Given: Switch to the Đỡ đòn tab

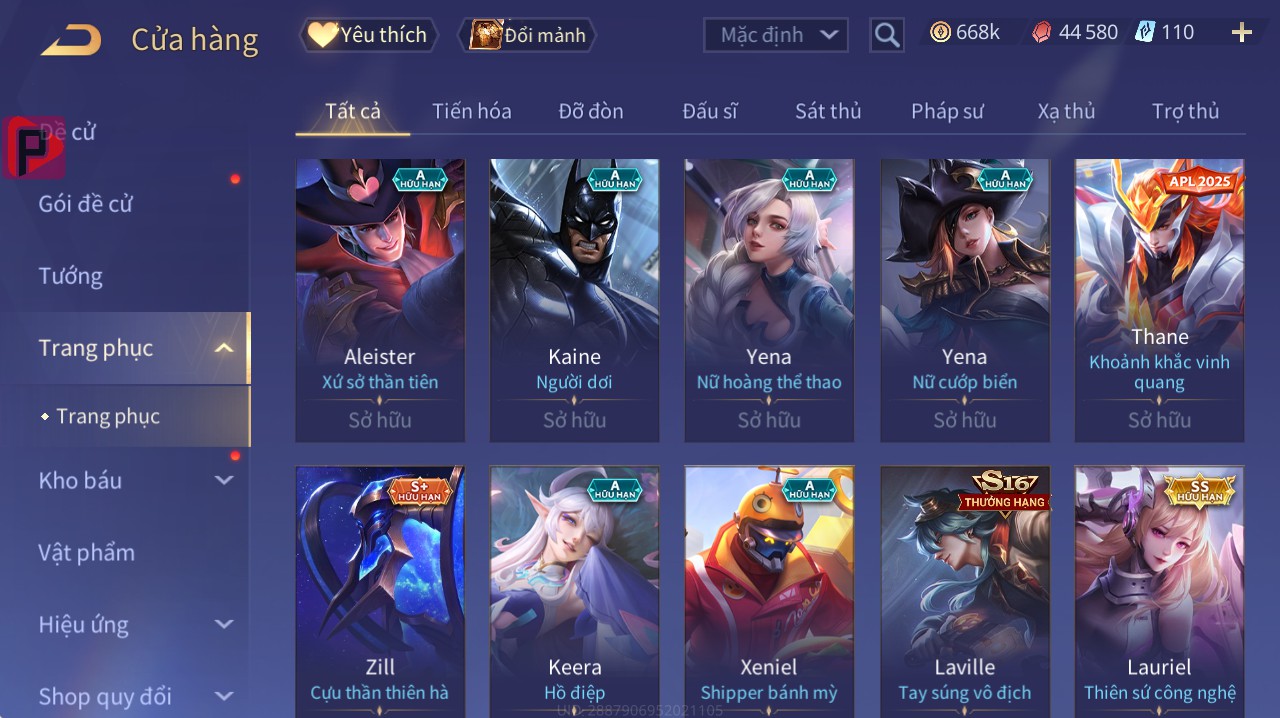Looking at the screenshot, I should (590, 111).
